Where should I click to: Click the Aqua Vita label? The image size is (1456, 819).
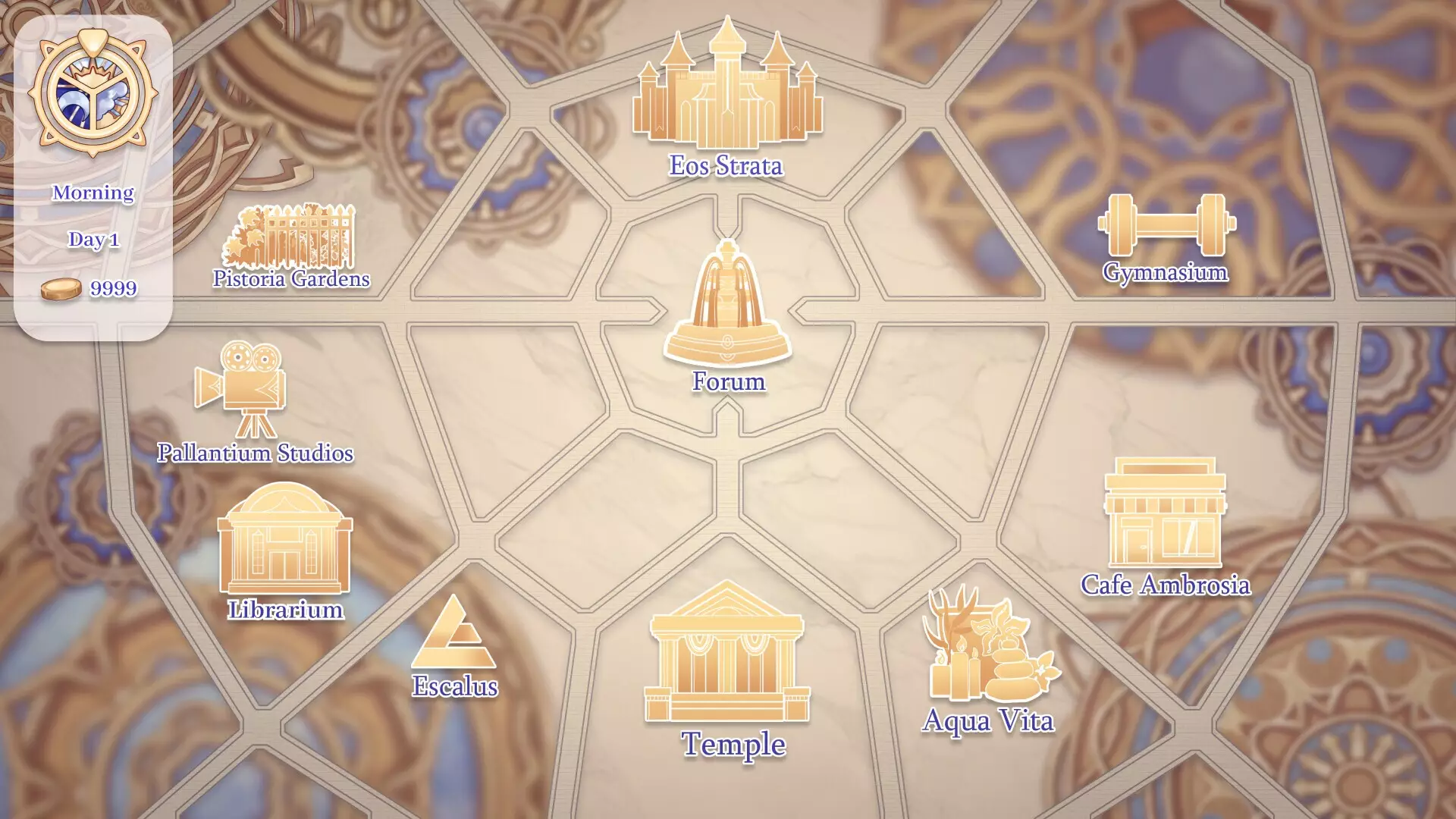(x=987, y=721)
